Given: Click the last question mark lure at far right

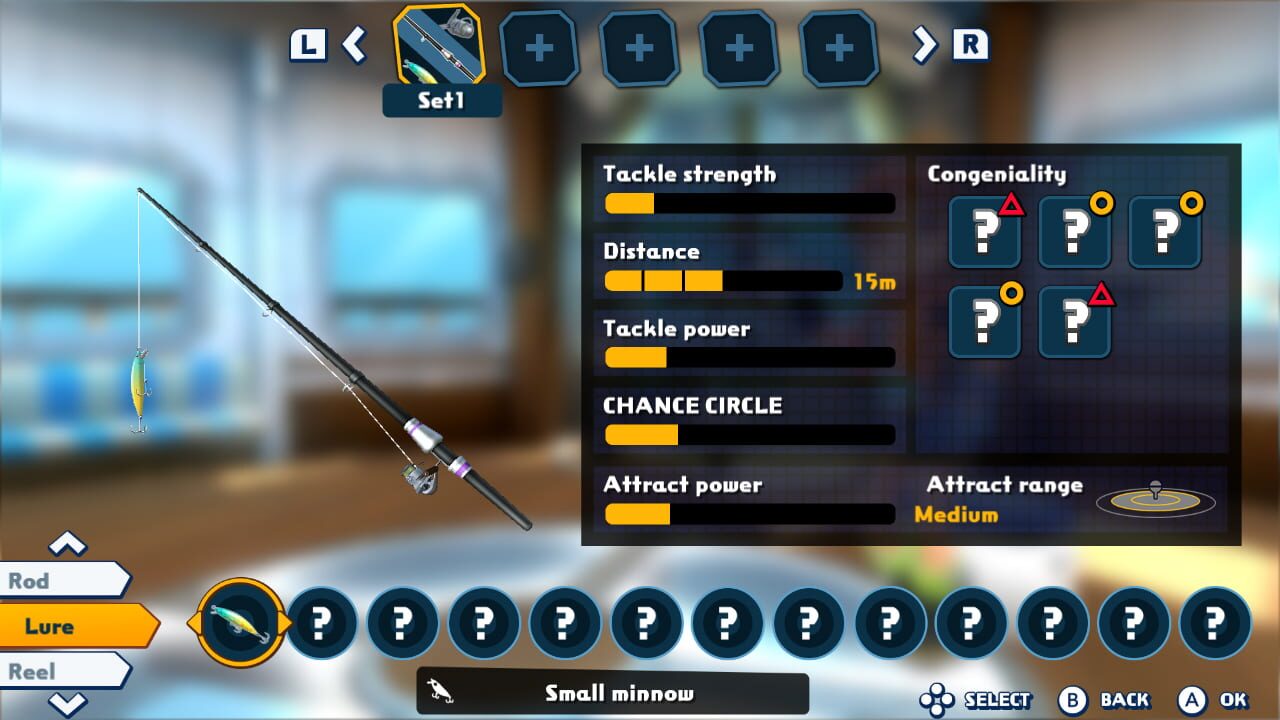Looking at the screenshot, I should click(x=1214, y=622).
